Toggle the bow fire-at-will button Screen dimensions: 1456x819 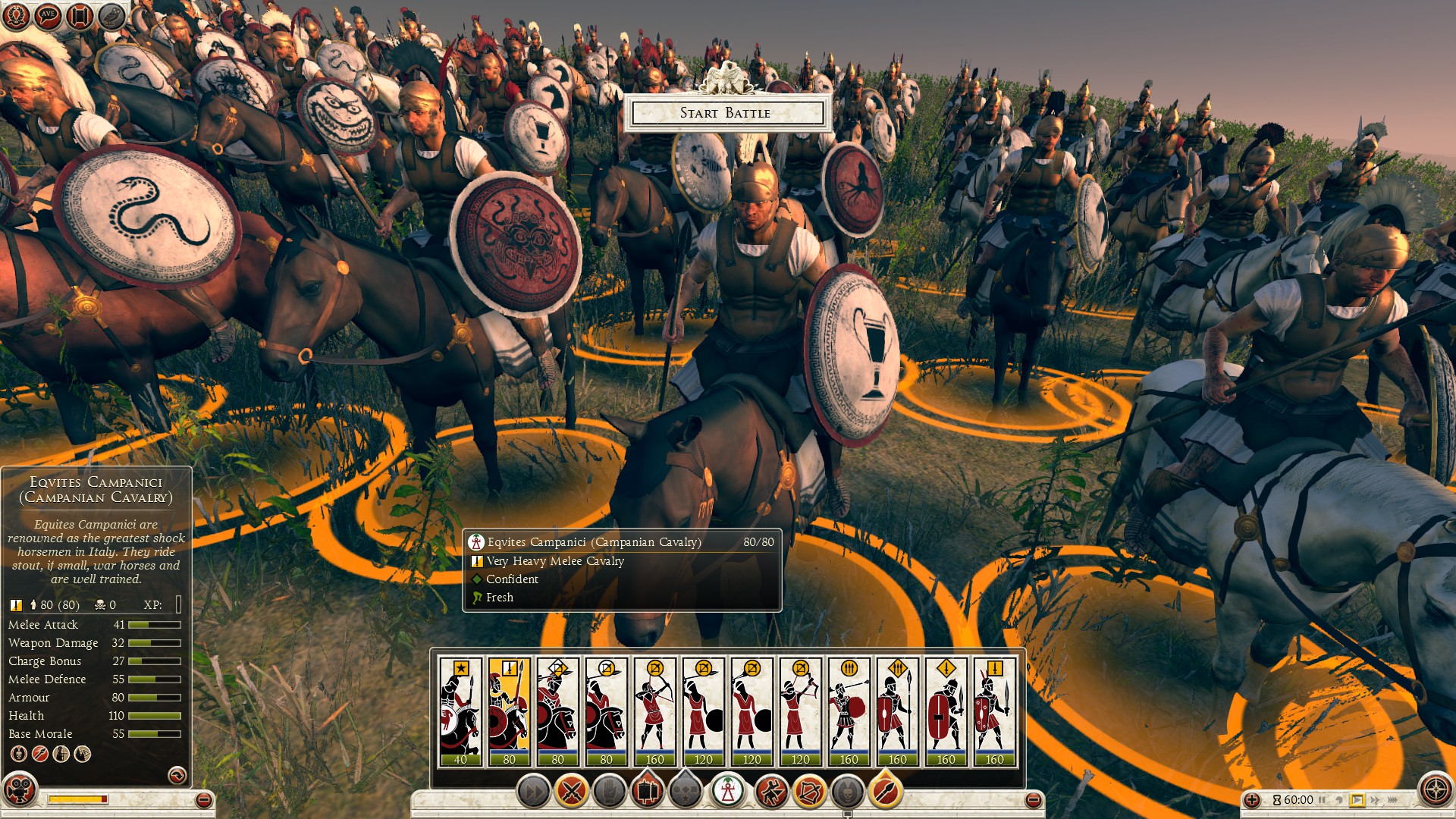[x=809, y=792]
